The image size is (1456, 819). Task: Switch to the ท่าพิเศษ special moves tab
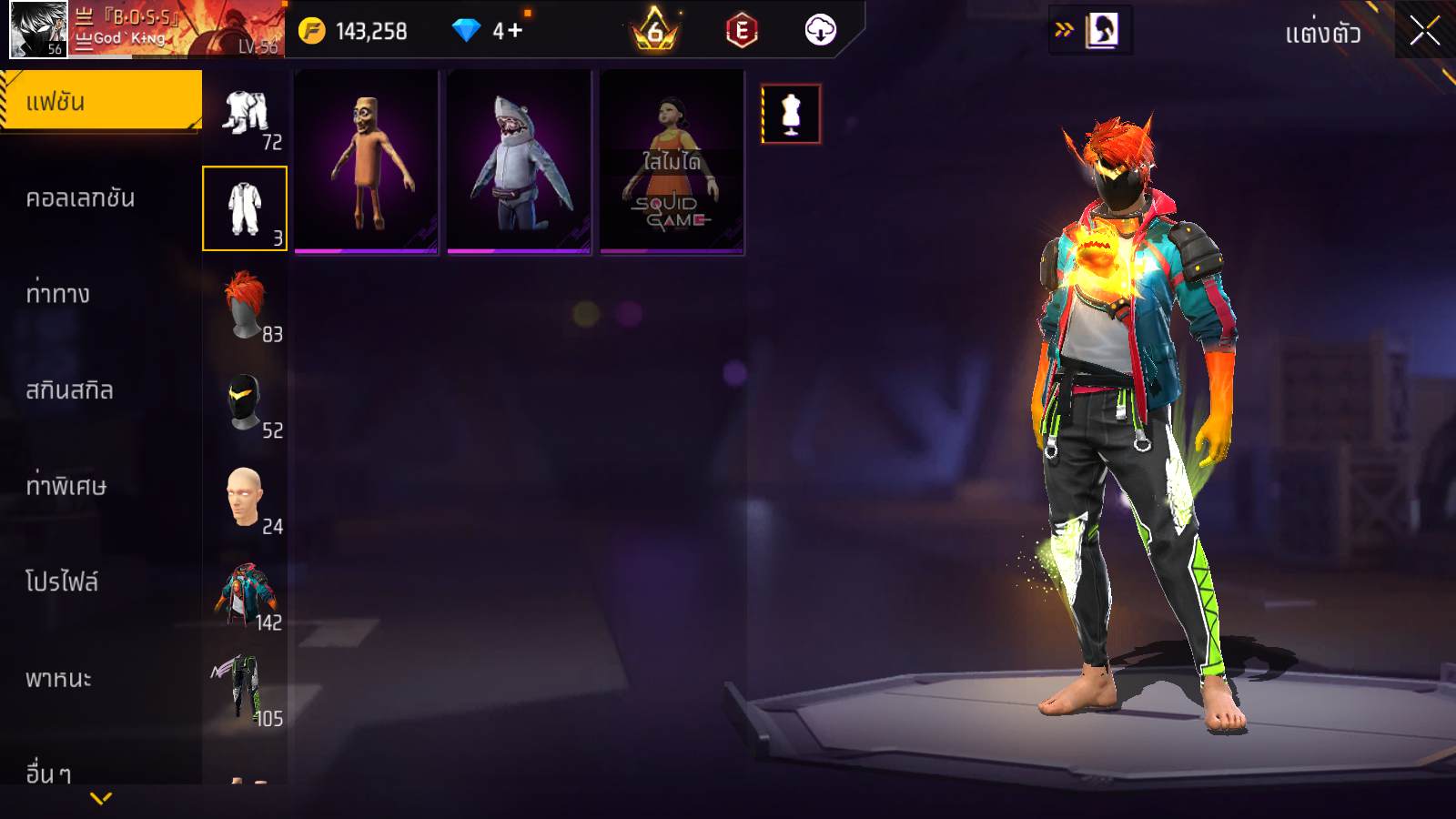pyautogui.click(x=66, y=486)
